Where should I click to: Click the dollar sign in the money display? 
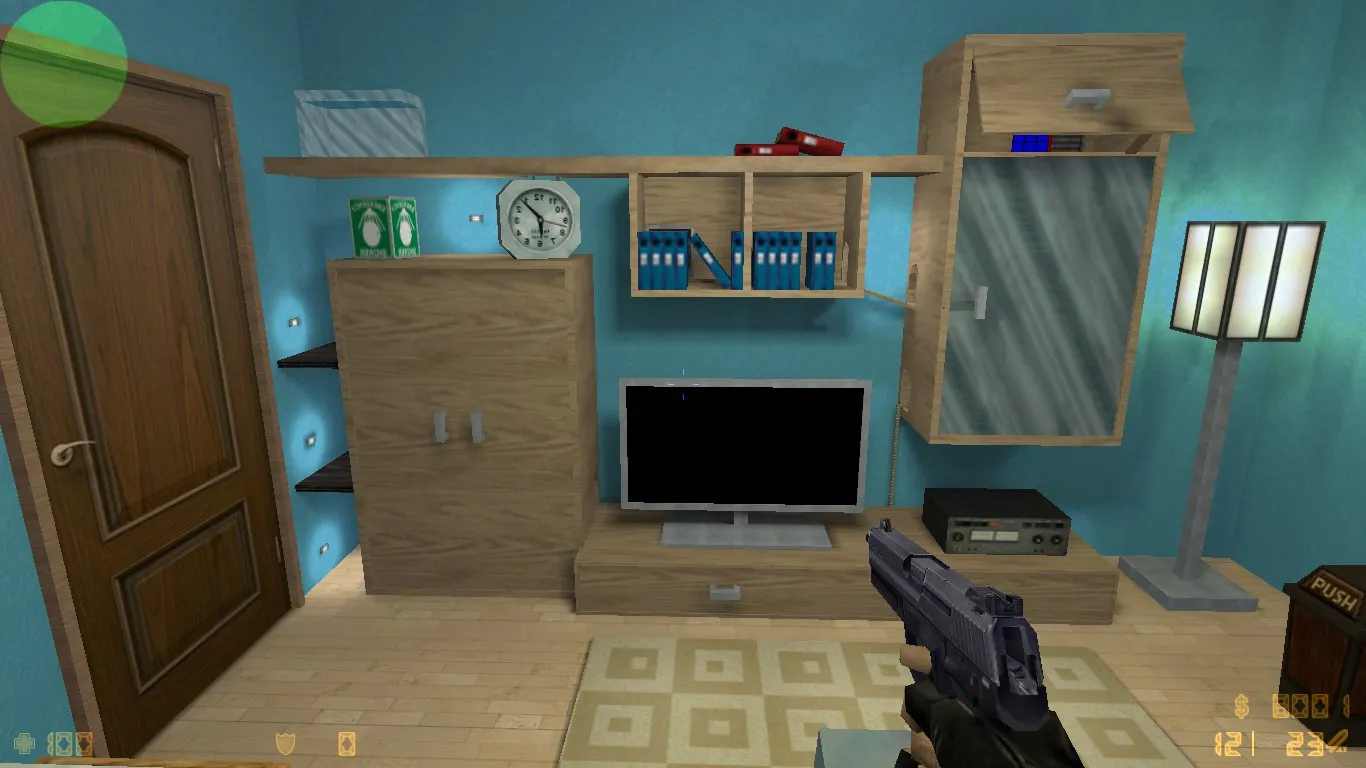[x=1242, y=706]
